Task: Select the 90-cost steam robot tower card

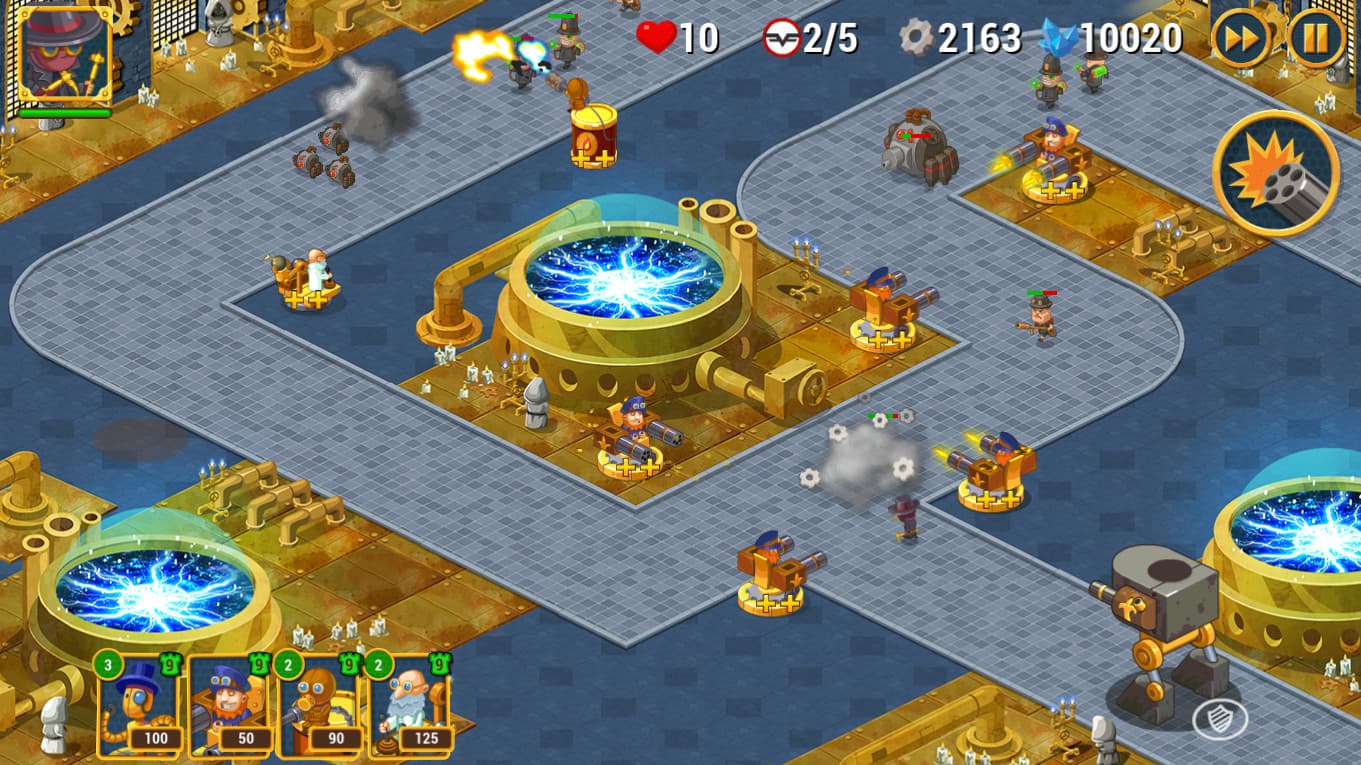Action: tap(318, 710)
